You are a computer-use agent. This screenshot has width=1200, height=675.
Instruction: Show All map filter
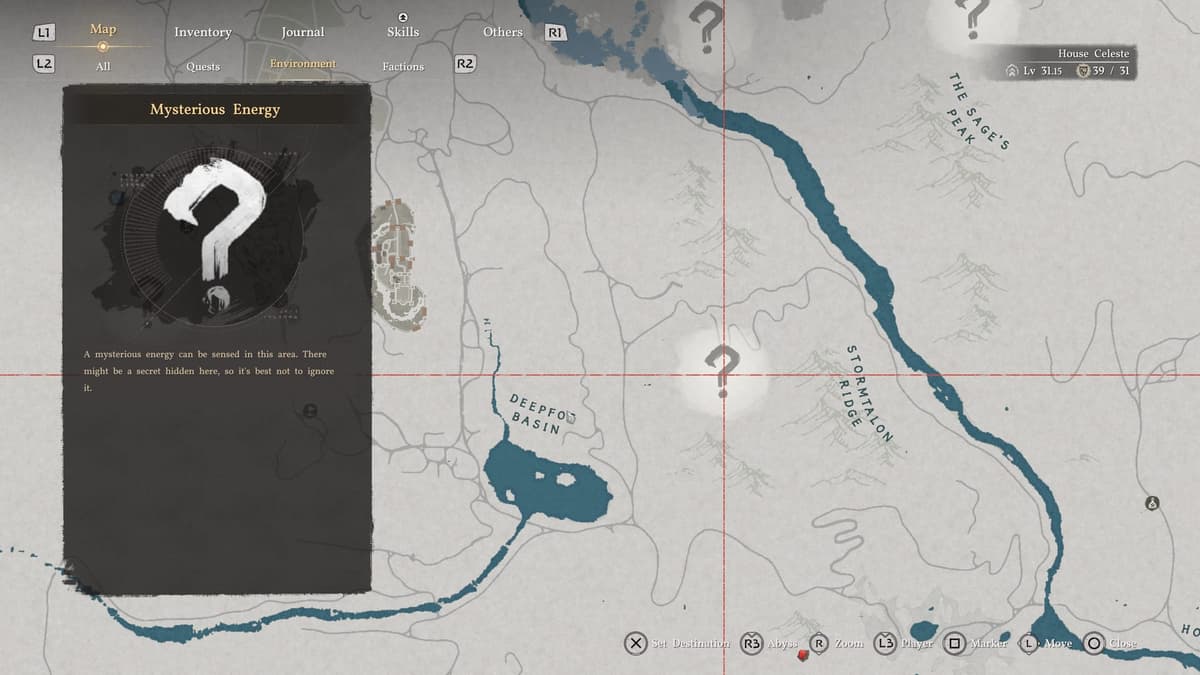pos(103,66)
